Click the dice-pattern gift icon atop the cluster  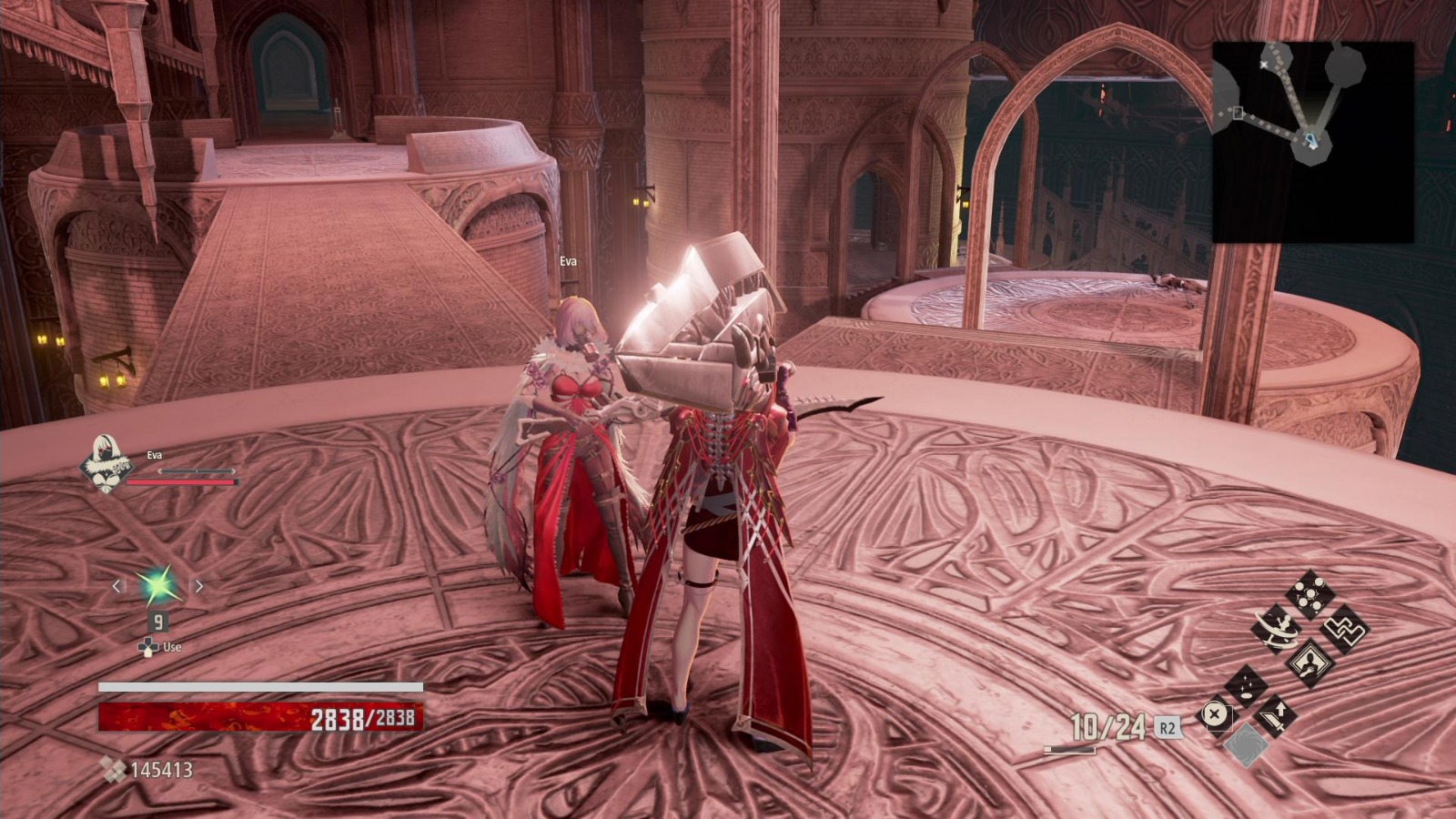[x=1310, y=592]
